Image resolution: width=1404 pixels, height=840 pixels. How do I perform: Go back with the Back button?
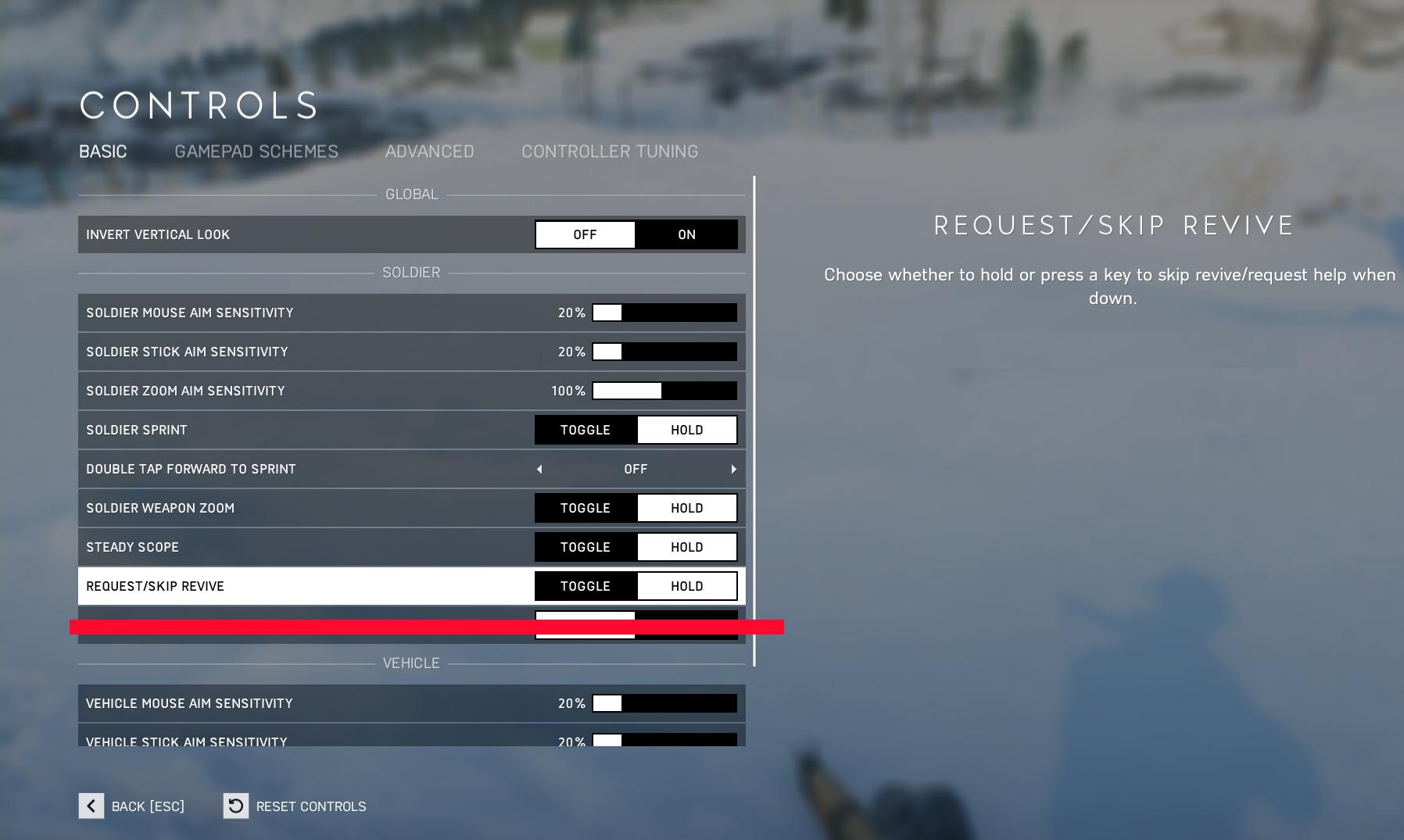tap(131, 806)
